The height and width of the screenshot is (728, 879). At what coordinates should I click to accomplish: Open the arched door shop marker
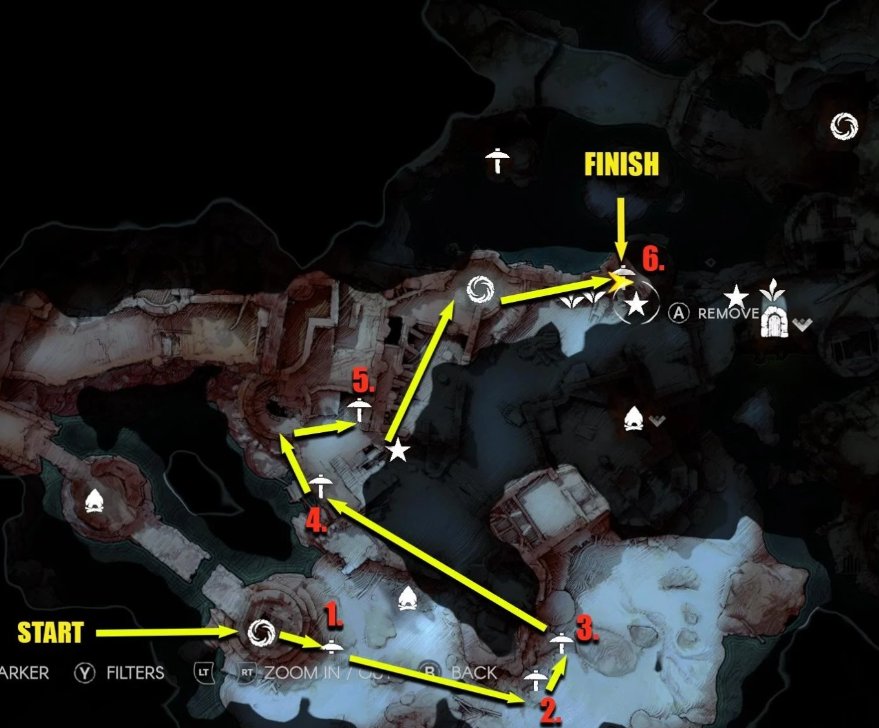[x=773, y=320]
